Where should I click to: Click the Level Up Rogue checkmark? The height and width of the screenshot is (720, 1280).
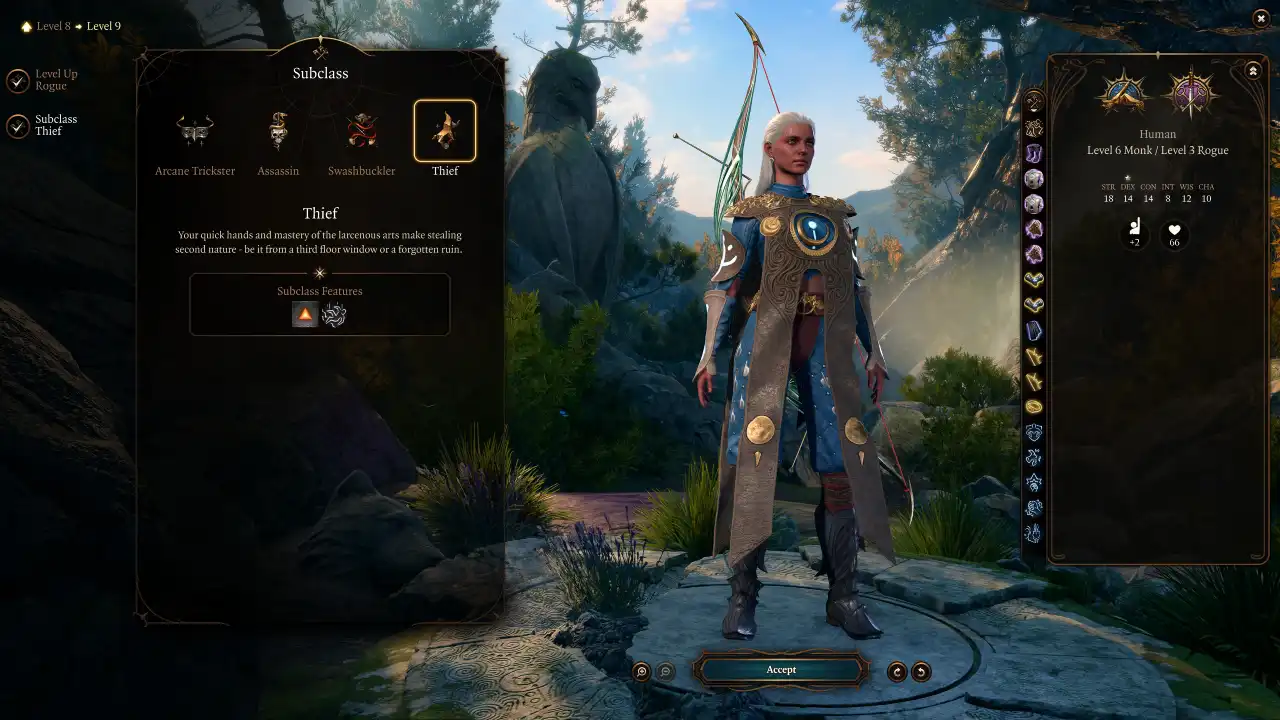(x=17, y=80)
